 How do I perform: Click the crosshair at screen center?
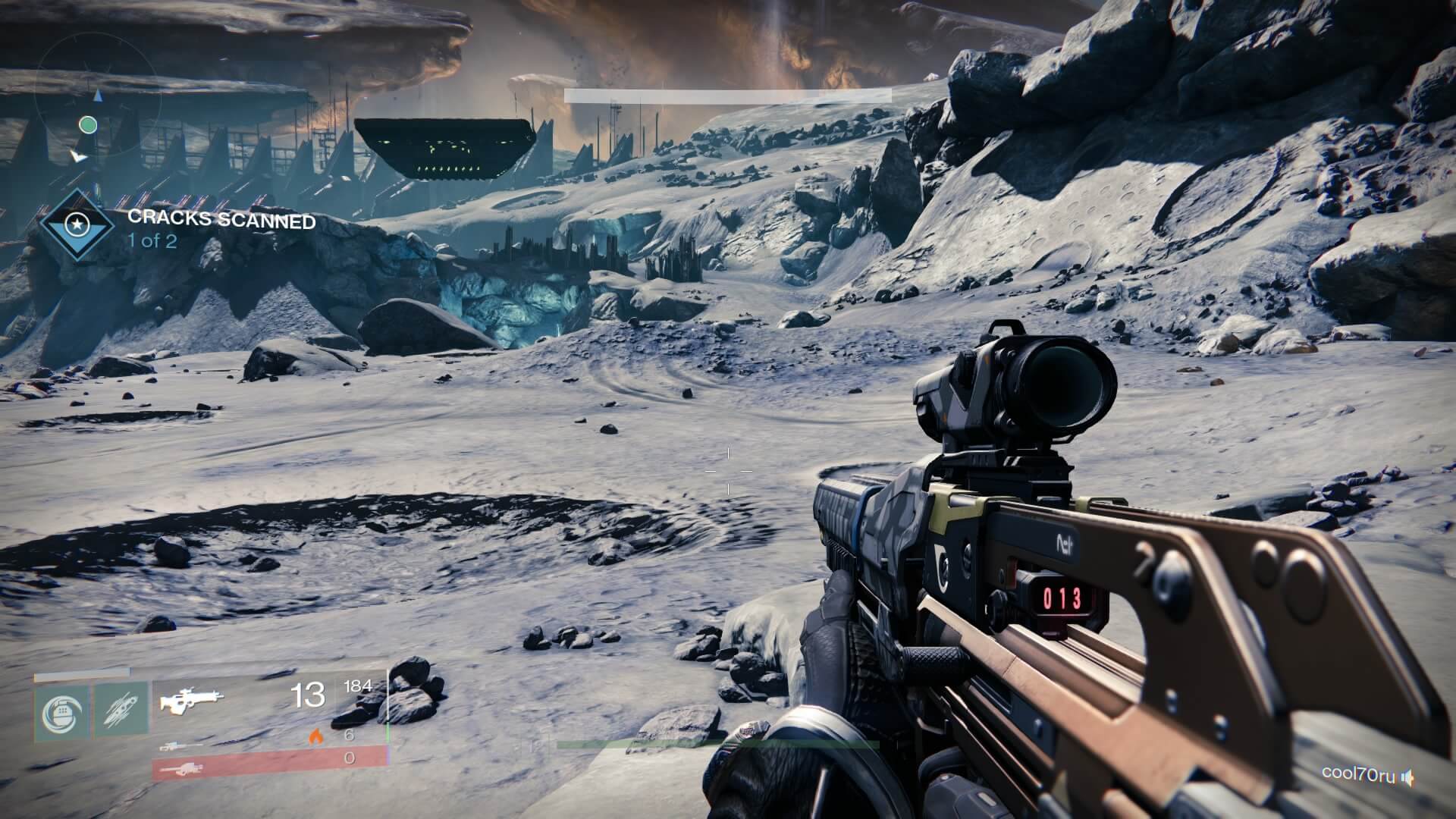coord(728,470)
